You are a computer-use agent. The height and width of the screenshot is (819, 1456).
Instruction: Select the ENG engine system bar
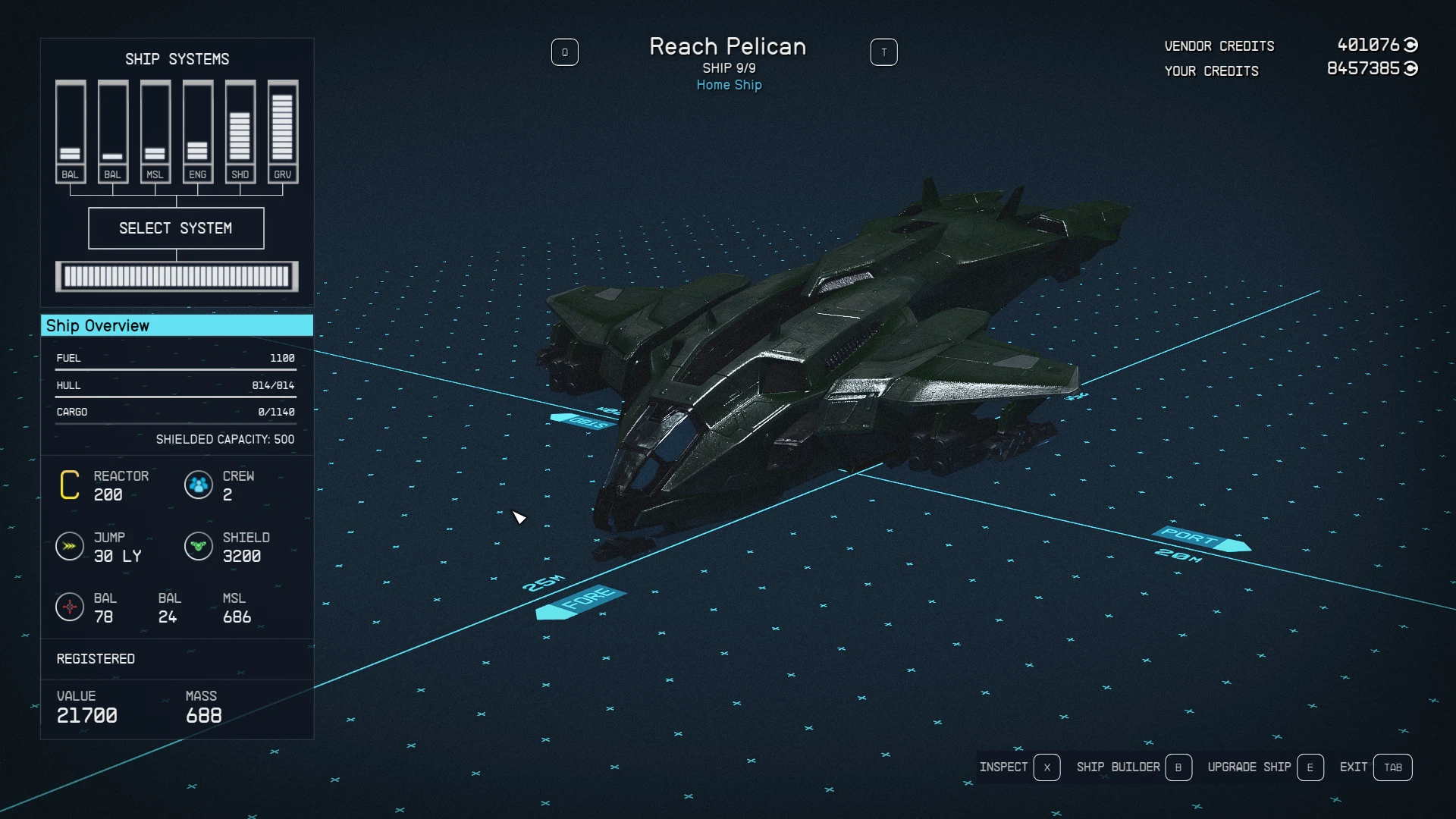(197, 132)
